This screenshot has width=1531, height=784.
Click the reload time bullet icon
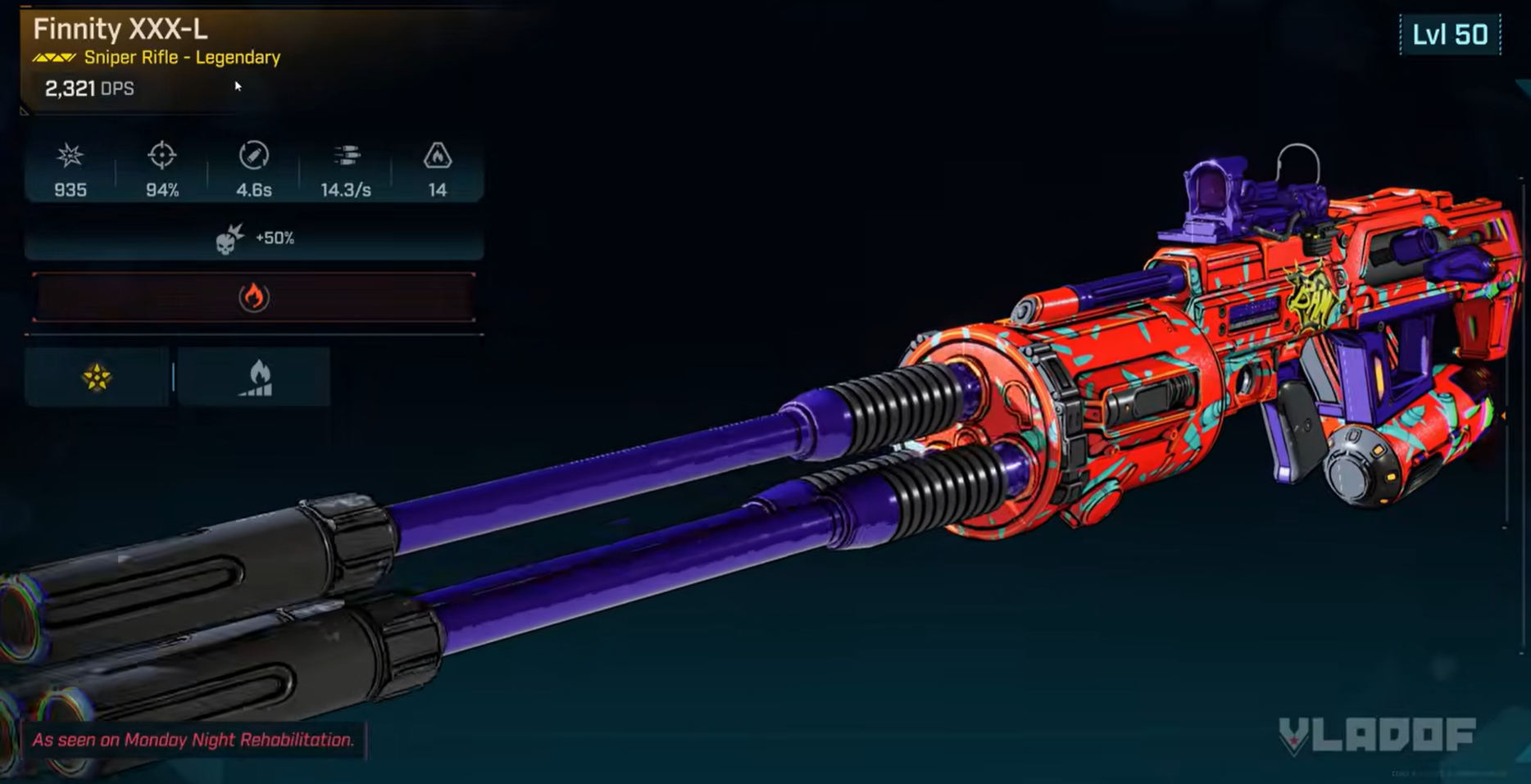coord(255,155)
